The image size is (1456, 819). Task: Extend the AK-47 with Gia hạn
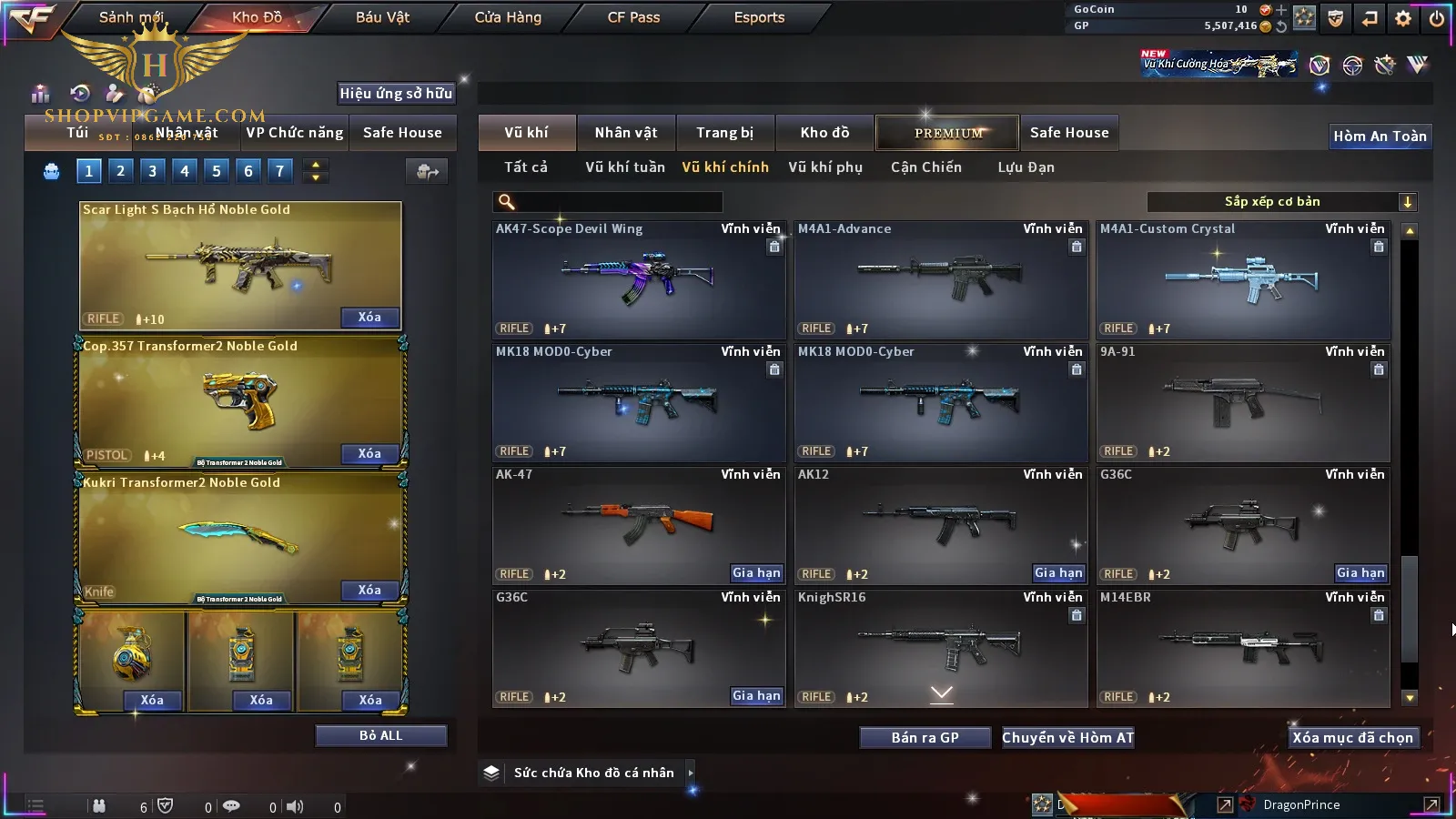tap(756, 573)
